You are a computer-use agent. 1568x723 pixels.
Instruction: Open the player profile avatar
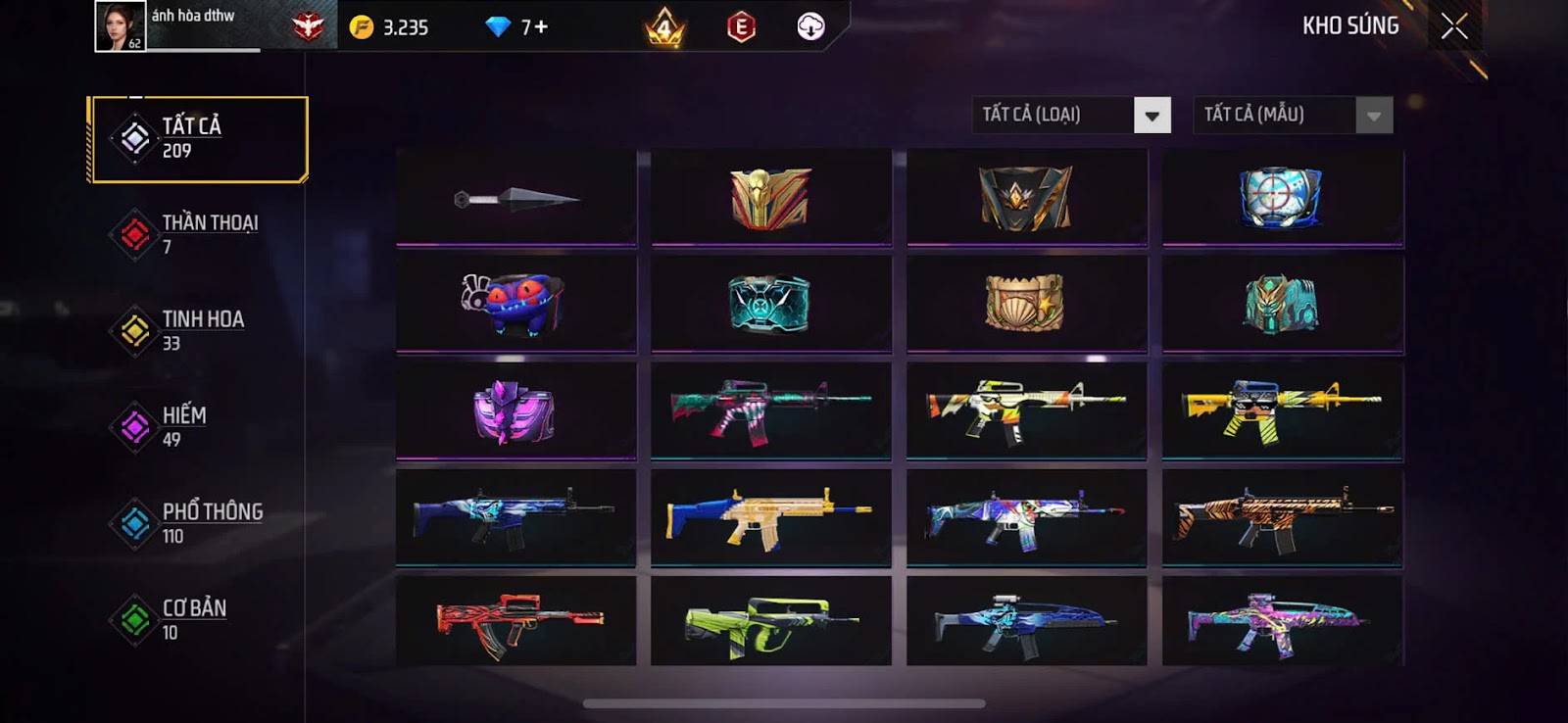pyautogui.click(x=121, y=26)
